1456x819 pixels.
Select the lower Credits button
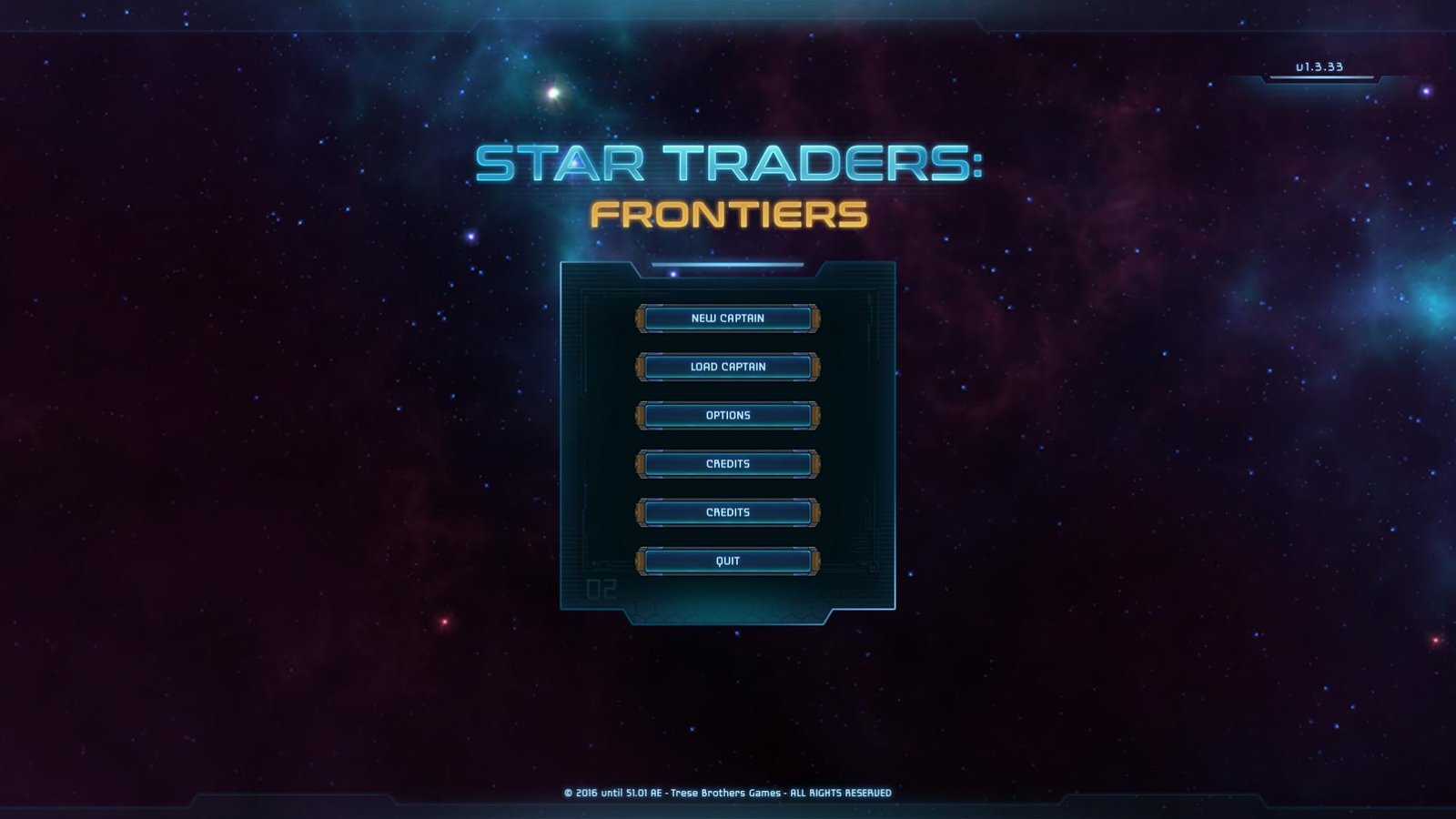[728, 512]
